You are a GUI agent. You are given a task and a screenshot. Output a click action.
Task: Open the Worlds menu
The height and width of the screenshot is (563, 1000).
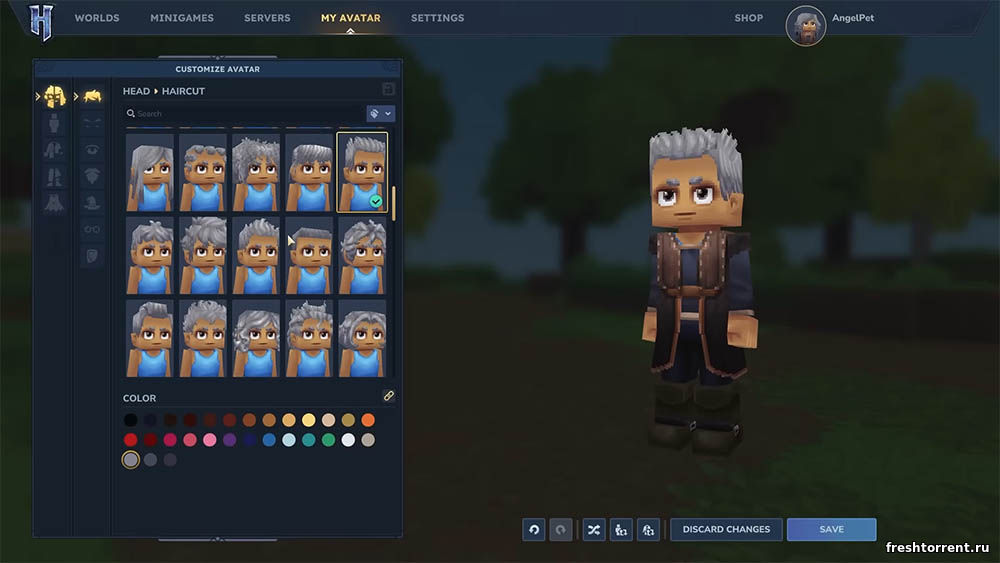coord(97,18)
